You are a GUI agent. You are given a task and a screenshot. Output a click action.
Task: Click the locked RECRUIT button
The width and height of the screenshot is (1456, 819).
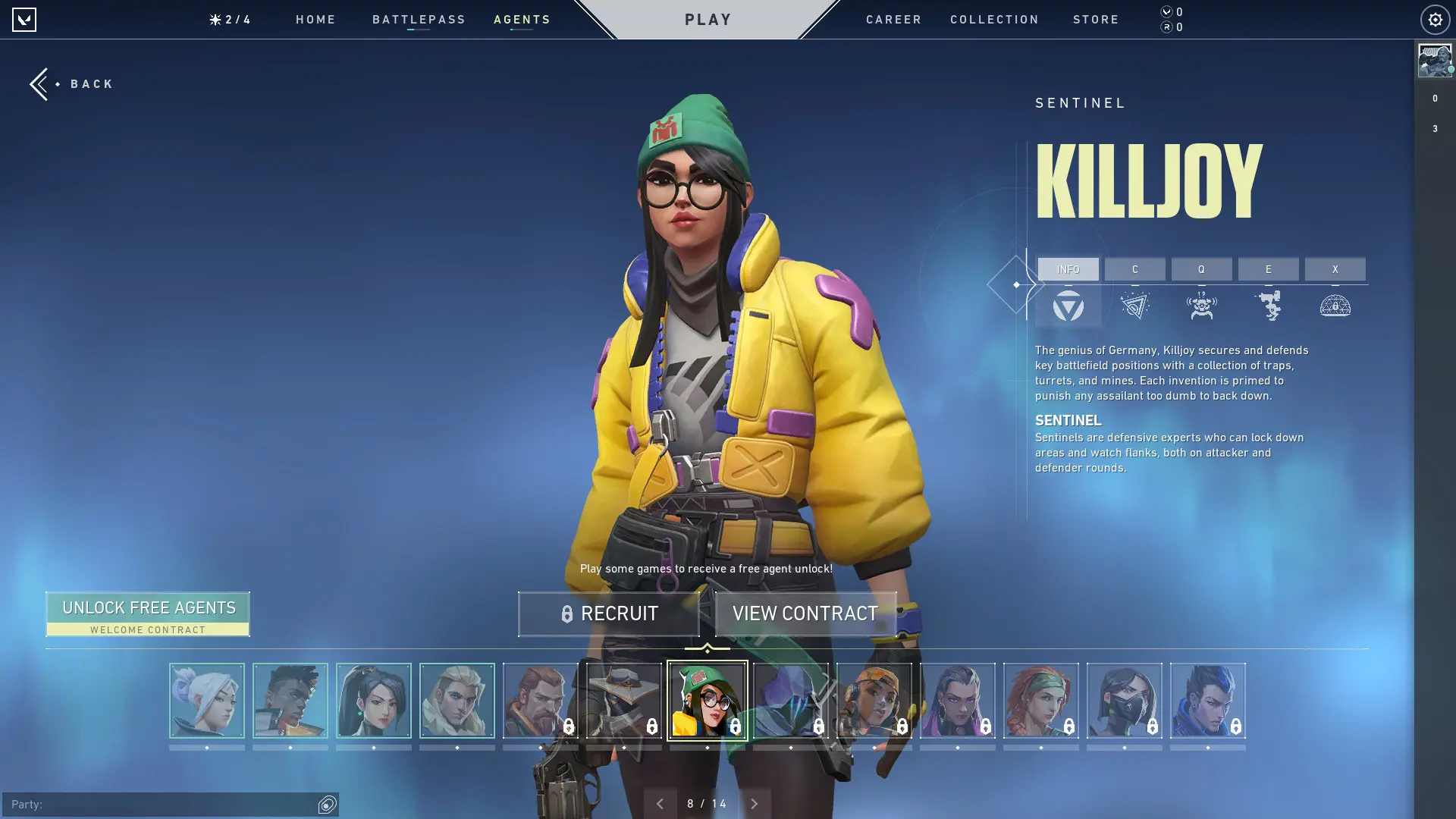coord(609,613)
